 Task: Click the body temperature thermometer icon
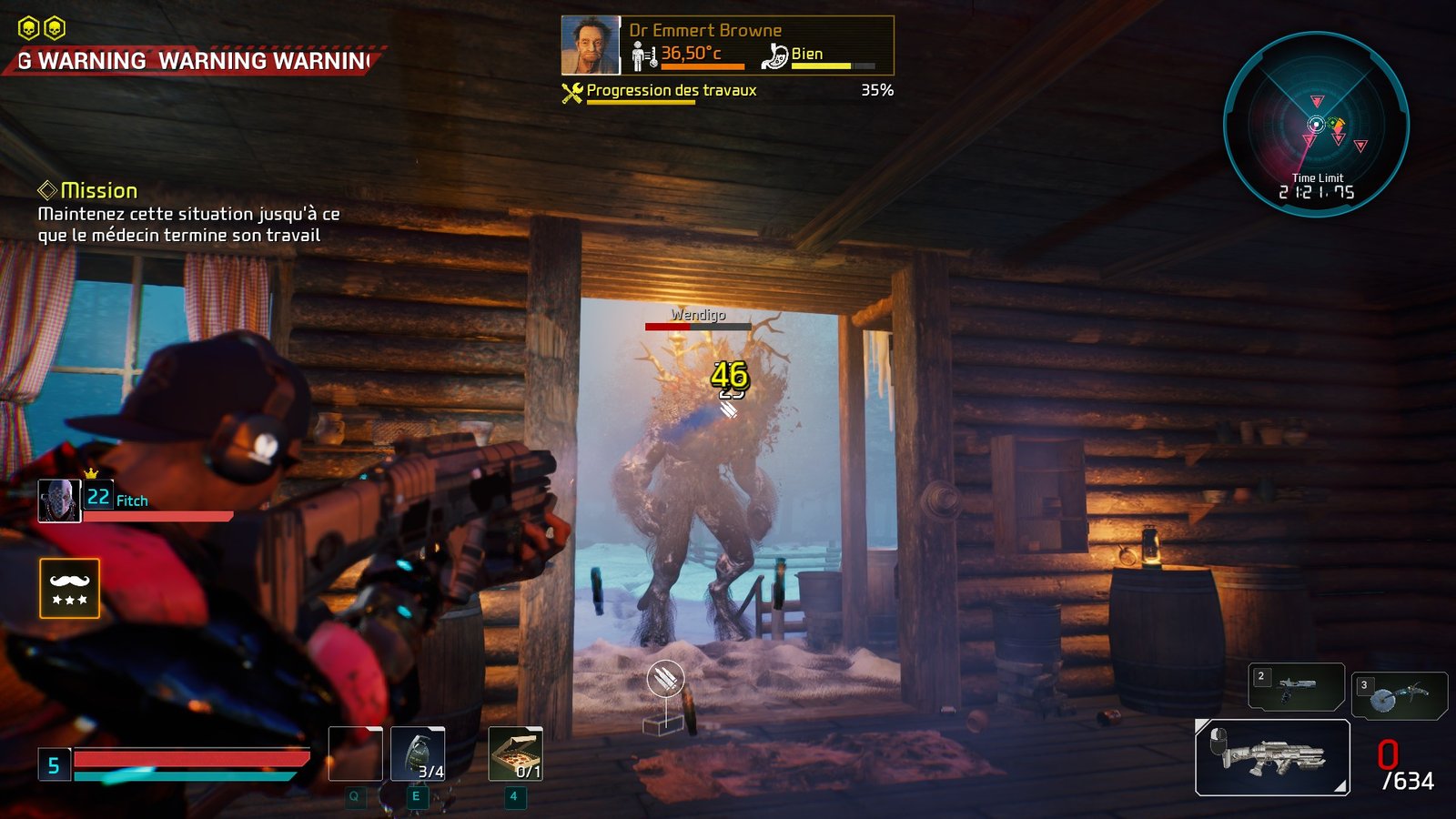[x=643, y=57]
